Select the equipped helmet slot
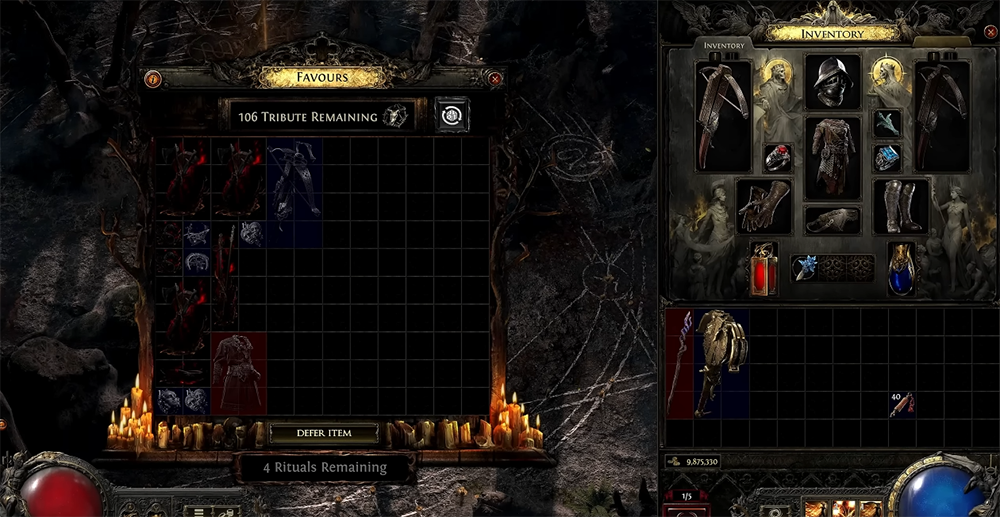 pyautogui.click(x=832, y=81)
